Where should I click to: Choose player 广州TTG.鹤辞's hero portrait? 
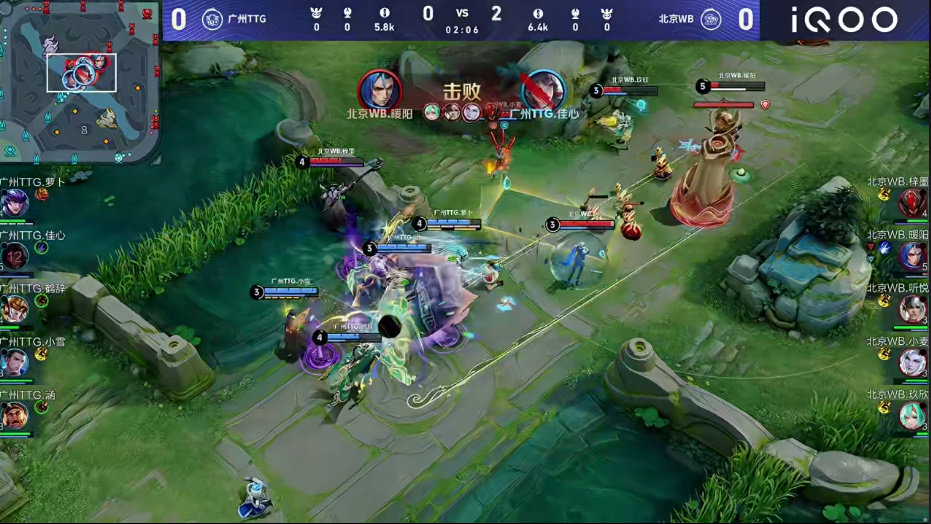(x=15, y=309)
